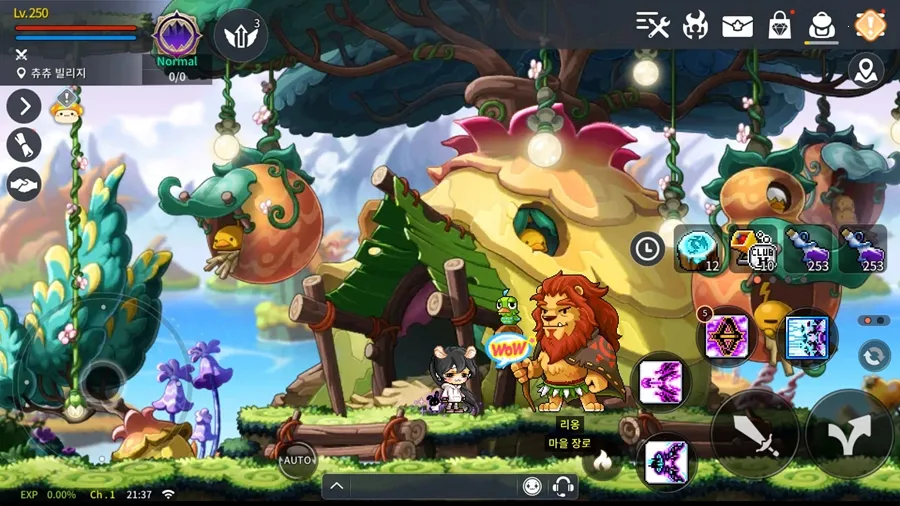Tap the basic sword attack button

pos(755,433)
